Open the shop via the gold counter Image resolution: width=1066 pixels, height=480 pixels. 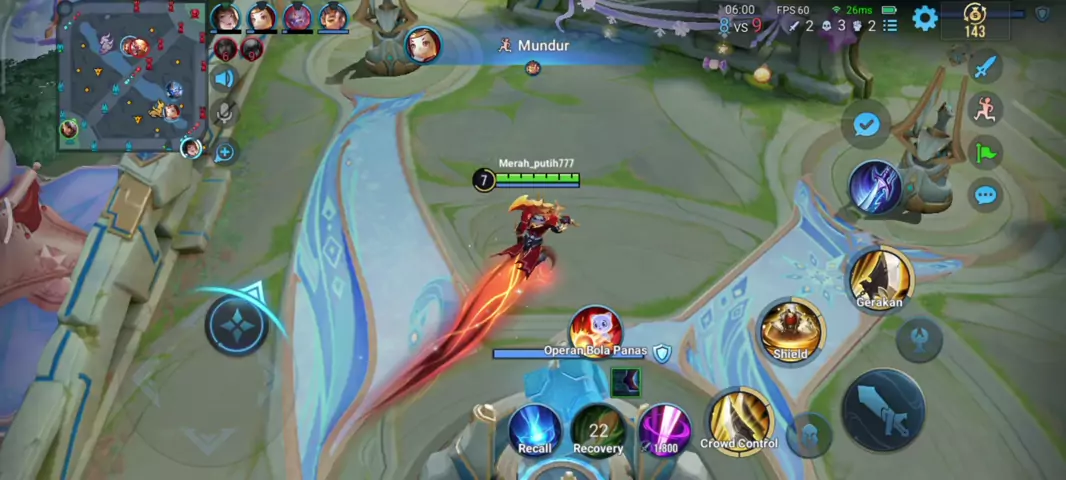click(975, 20)
